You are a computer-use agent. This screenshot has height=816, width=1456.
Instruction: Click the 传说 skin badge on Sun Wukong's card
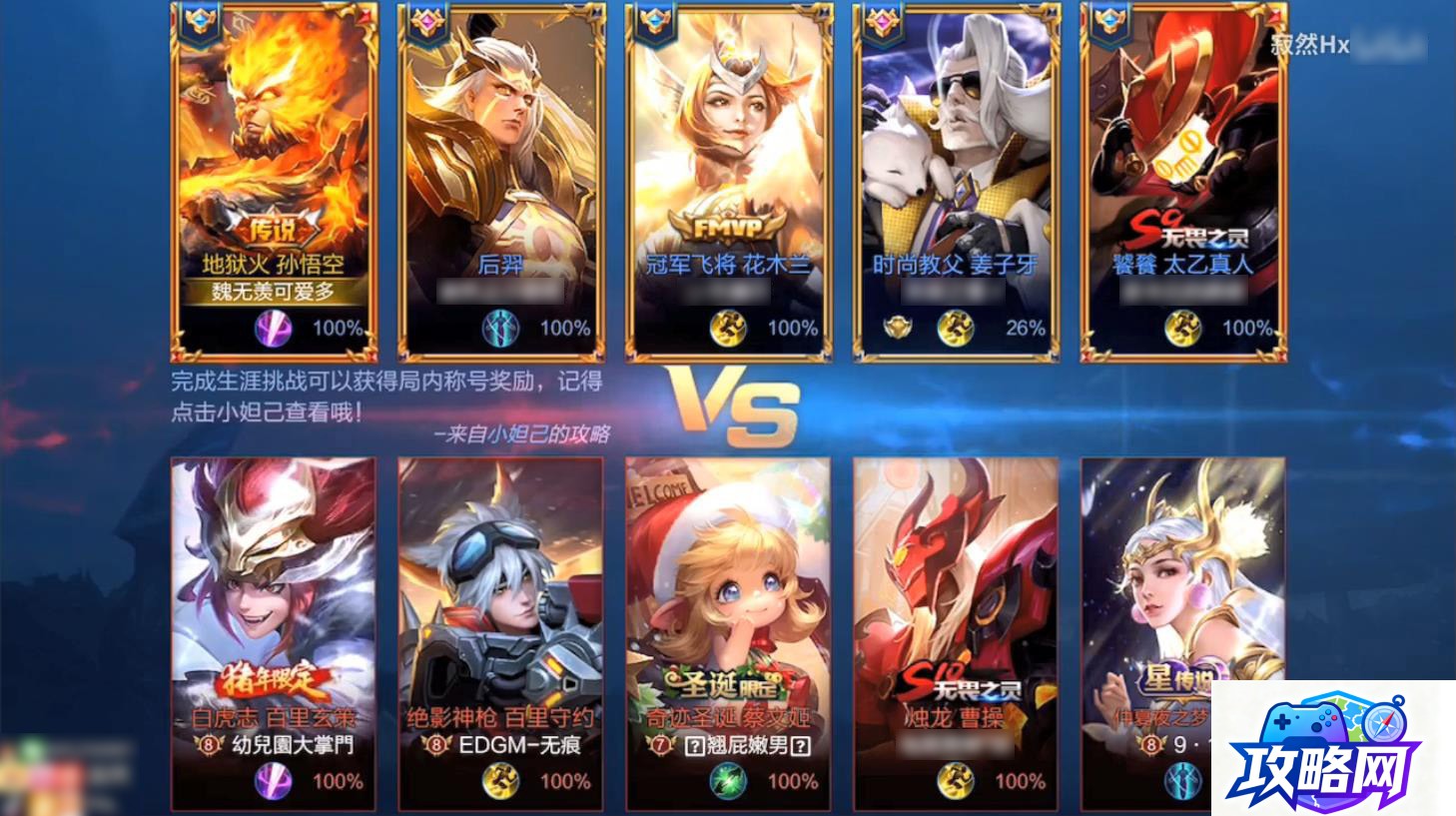272,225
